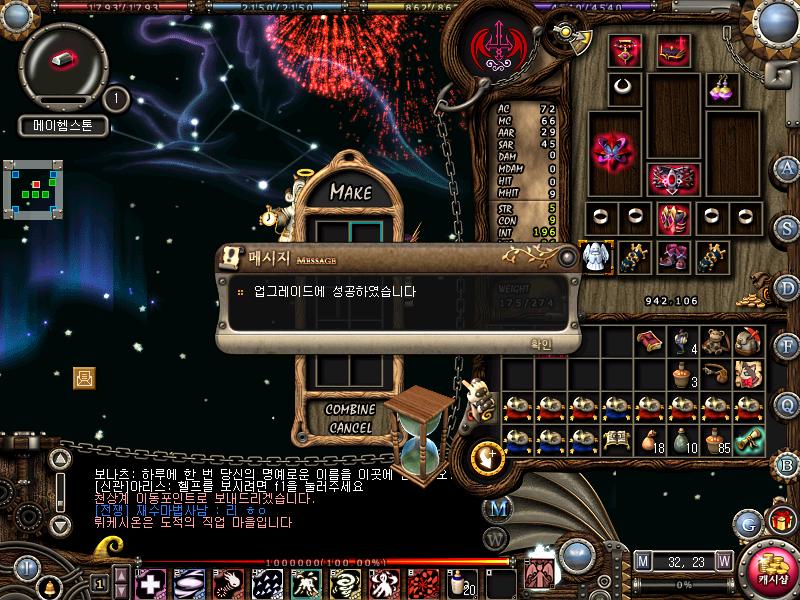
Task: Select the green telescope item in inventory
Action: 748,439
